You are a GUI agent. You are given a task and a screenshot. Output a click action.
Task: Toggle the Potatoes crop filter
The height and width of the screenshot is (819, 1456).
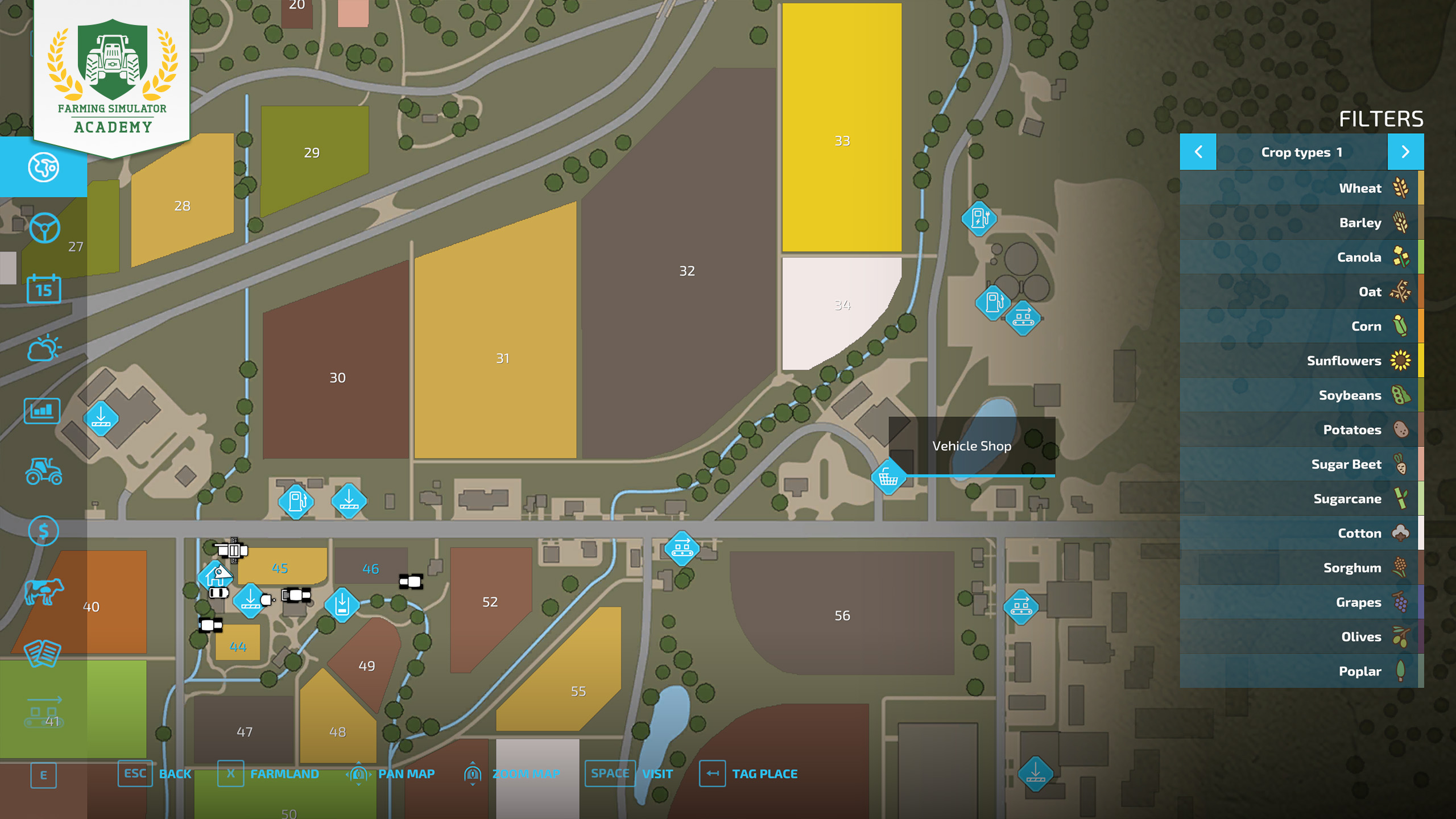tap(1301, 430)
